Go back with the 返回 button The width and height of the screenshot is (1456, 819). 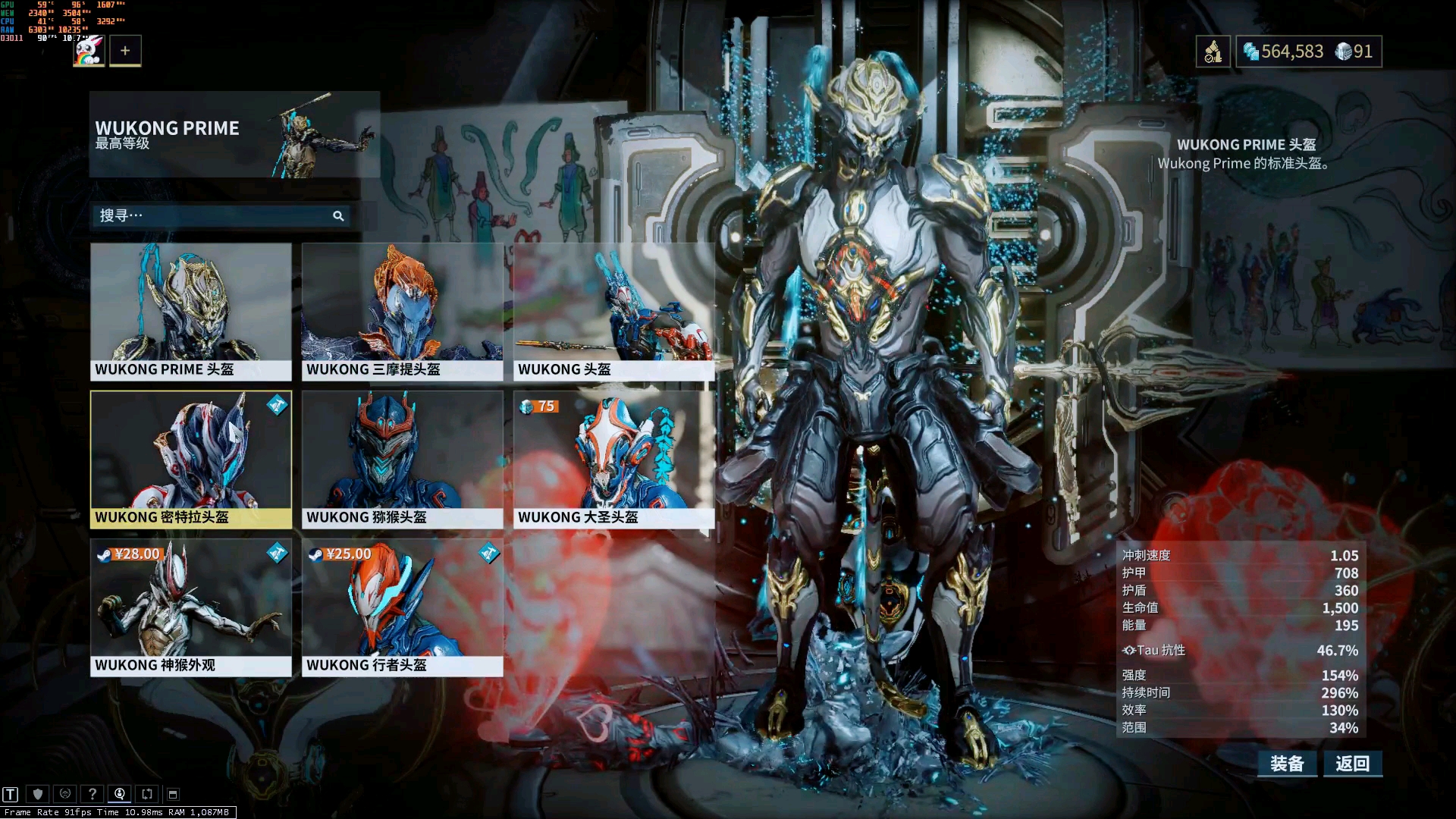click(x=1353, y=764)
